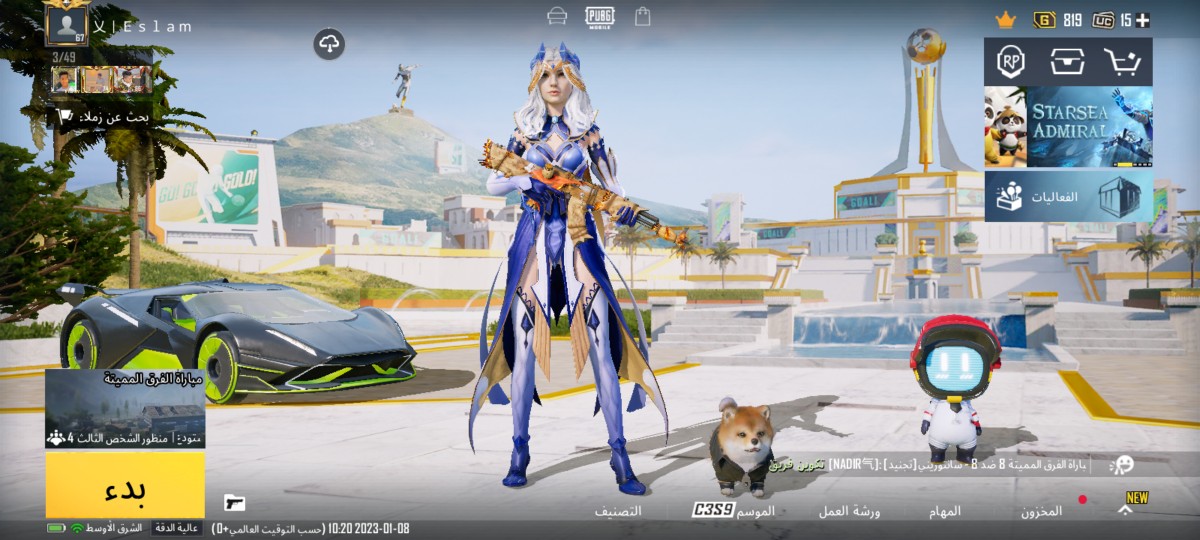The height and width of the screenshot is (540, 1200).
Task: Open the Missions المهام tab
Action: tap(944, 511)
